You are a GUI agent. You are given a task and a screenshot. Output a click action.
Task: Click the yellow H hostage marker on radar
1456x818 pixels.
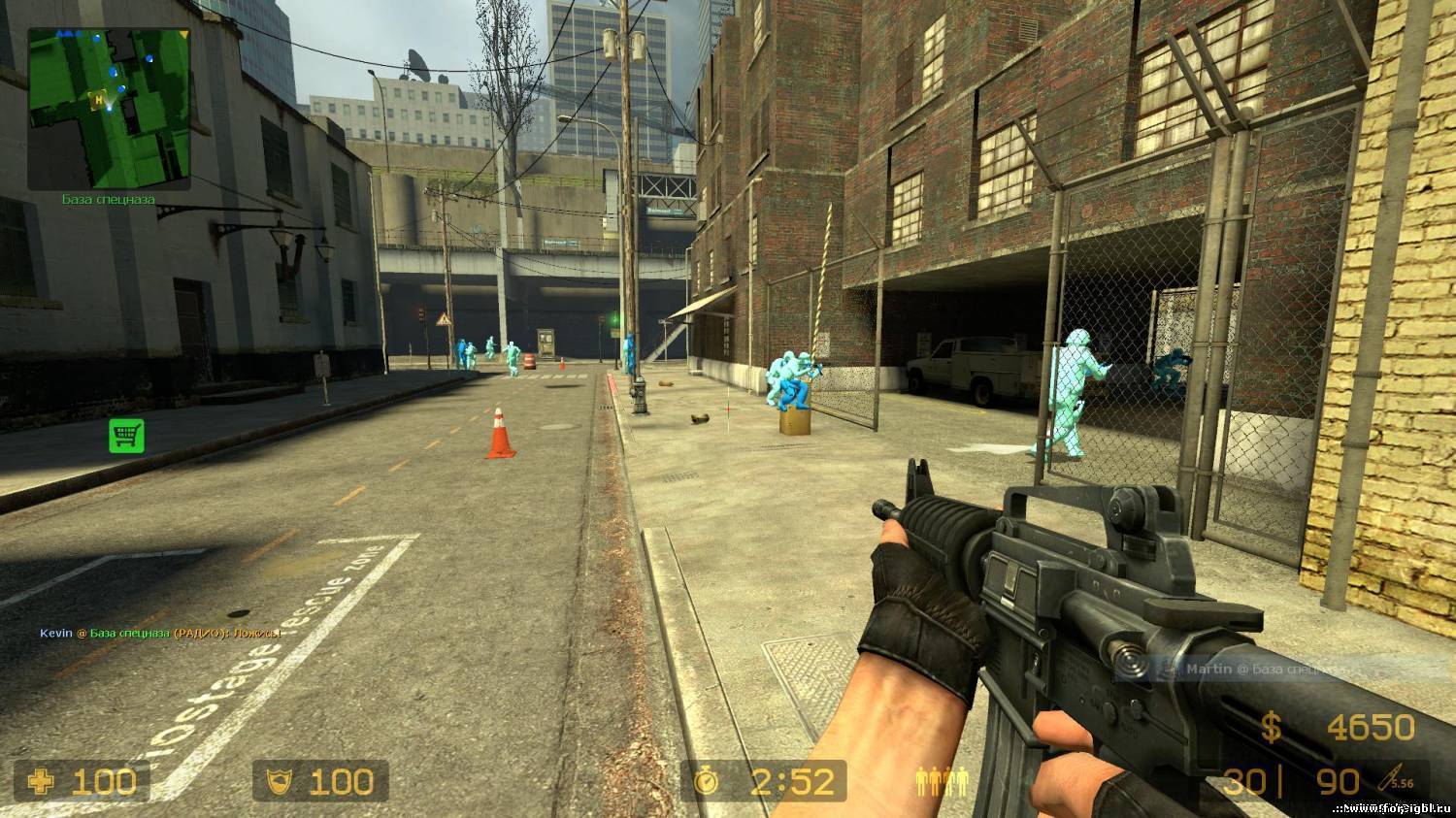point(98,99)
